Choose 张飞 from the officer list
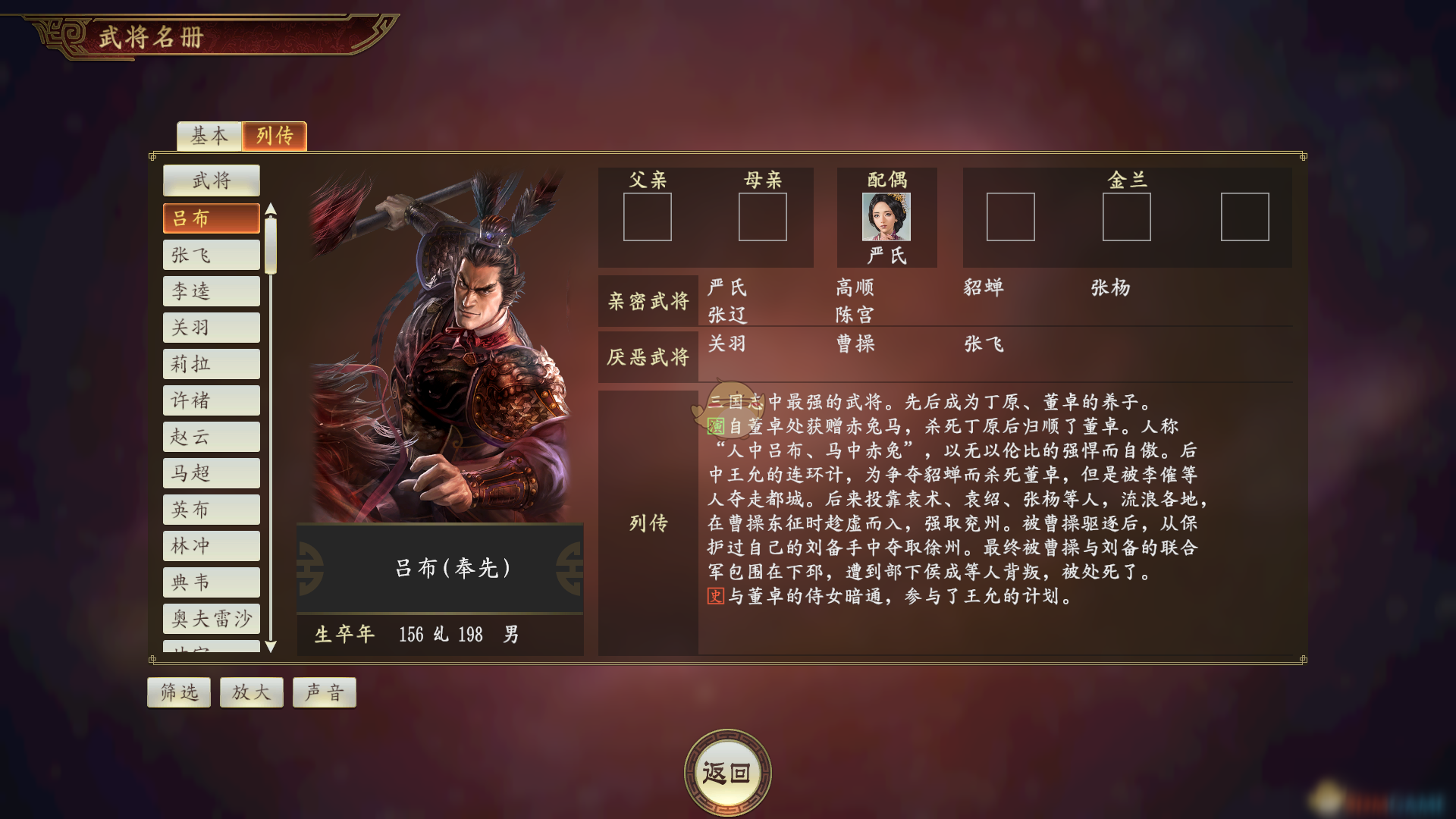Screen dimensions: 1456x819 pos(212,255)
